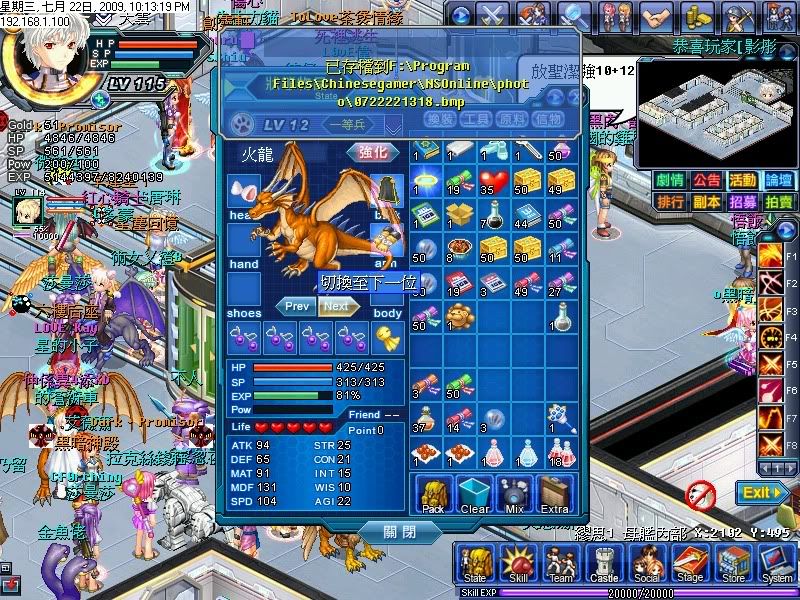
Task: Open the Team menu
Action: tap(561, 565)
